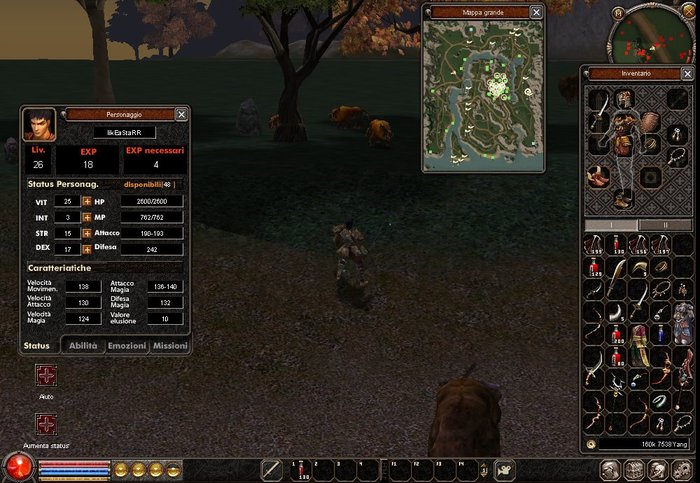Select the Status tab
Image resolution: width=700 pixels, height=483 pixels.
[37, 346]
